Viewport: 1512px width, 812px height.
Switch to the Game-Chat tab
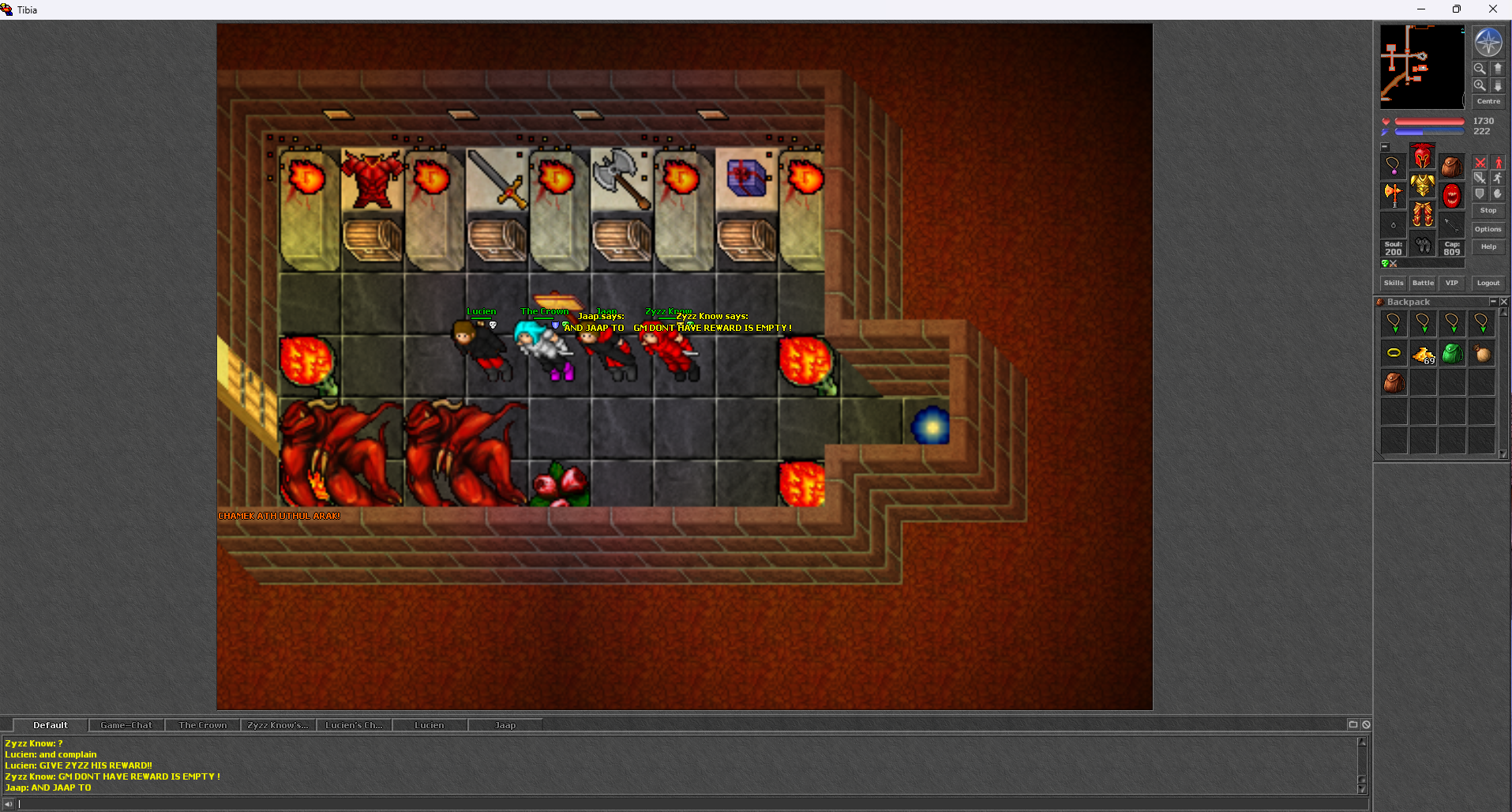point(126,725)
